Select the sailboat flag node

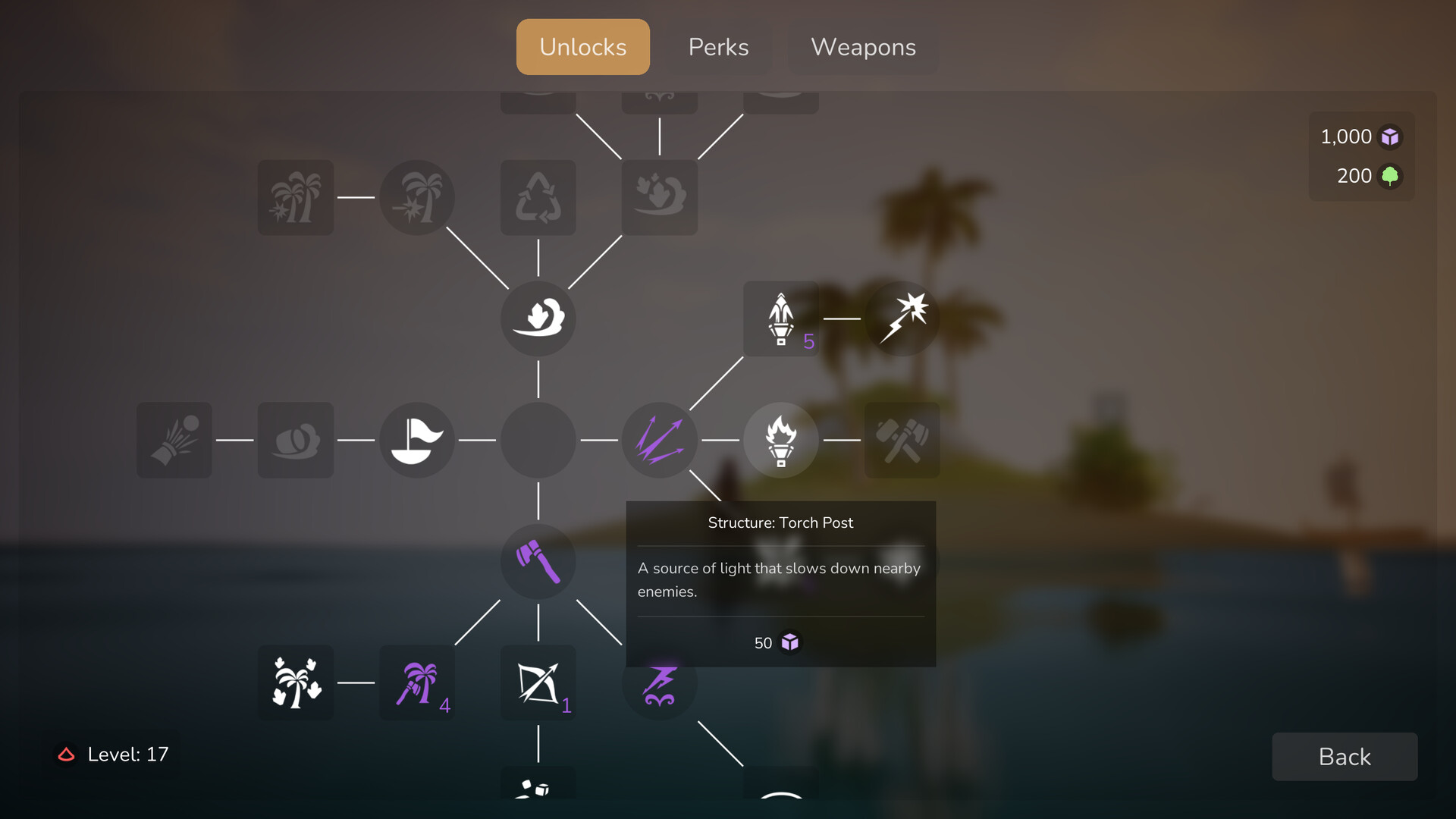(x=416, y=440)
